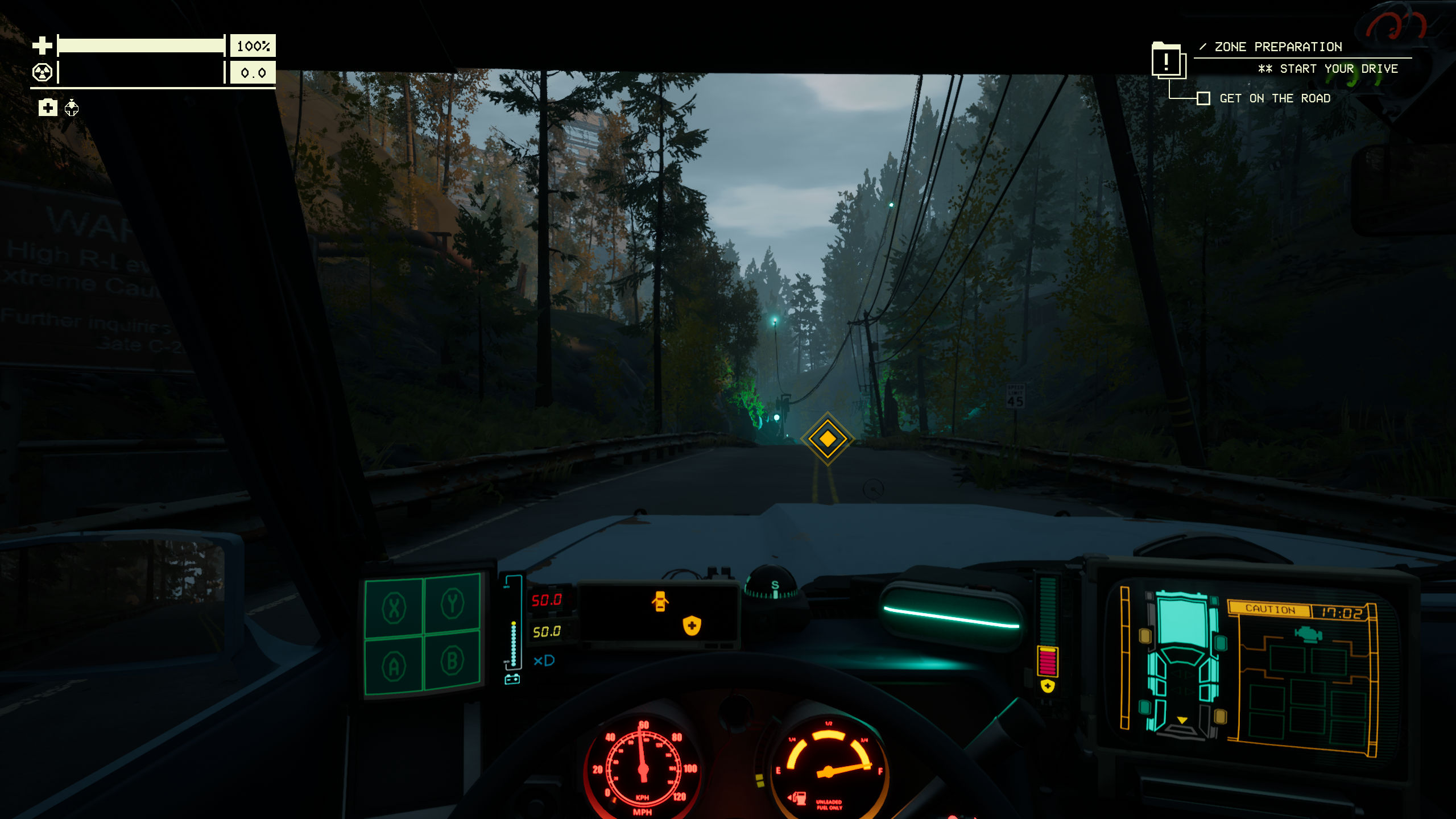The image size is (1456, 819).
Task: Click the radiation hazard icon beside meter
Action: 42,73
